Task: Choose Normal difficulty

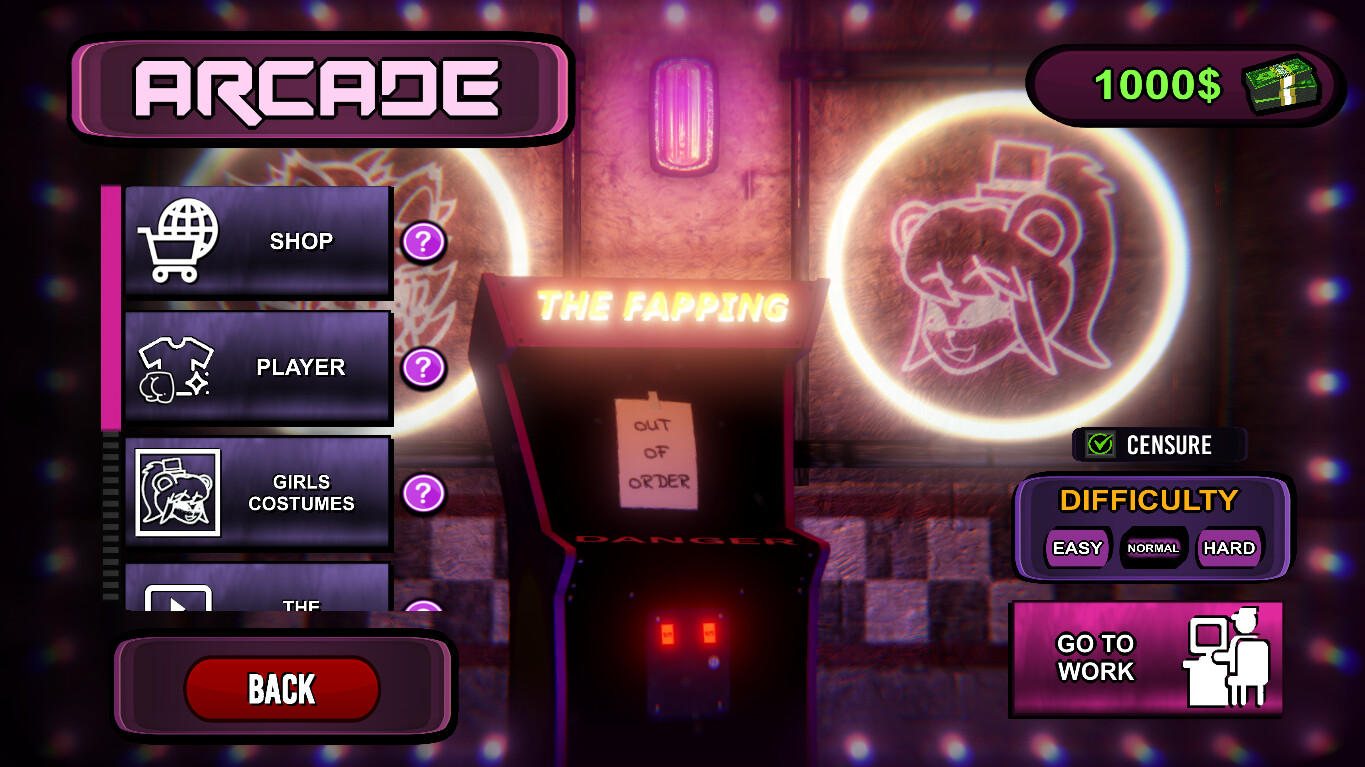Action: click(x=1153, y=548)
